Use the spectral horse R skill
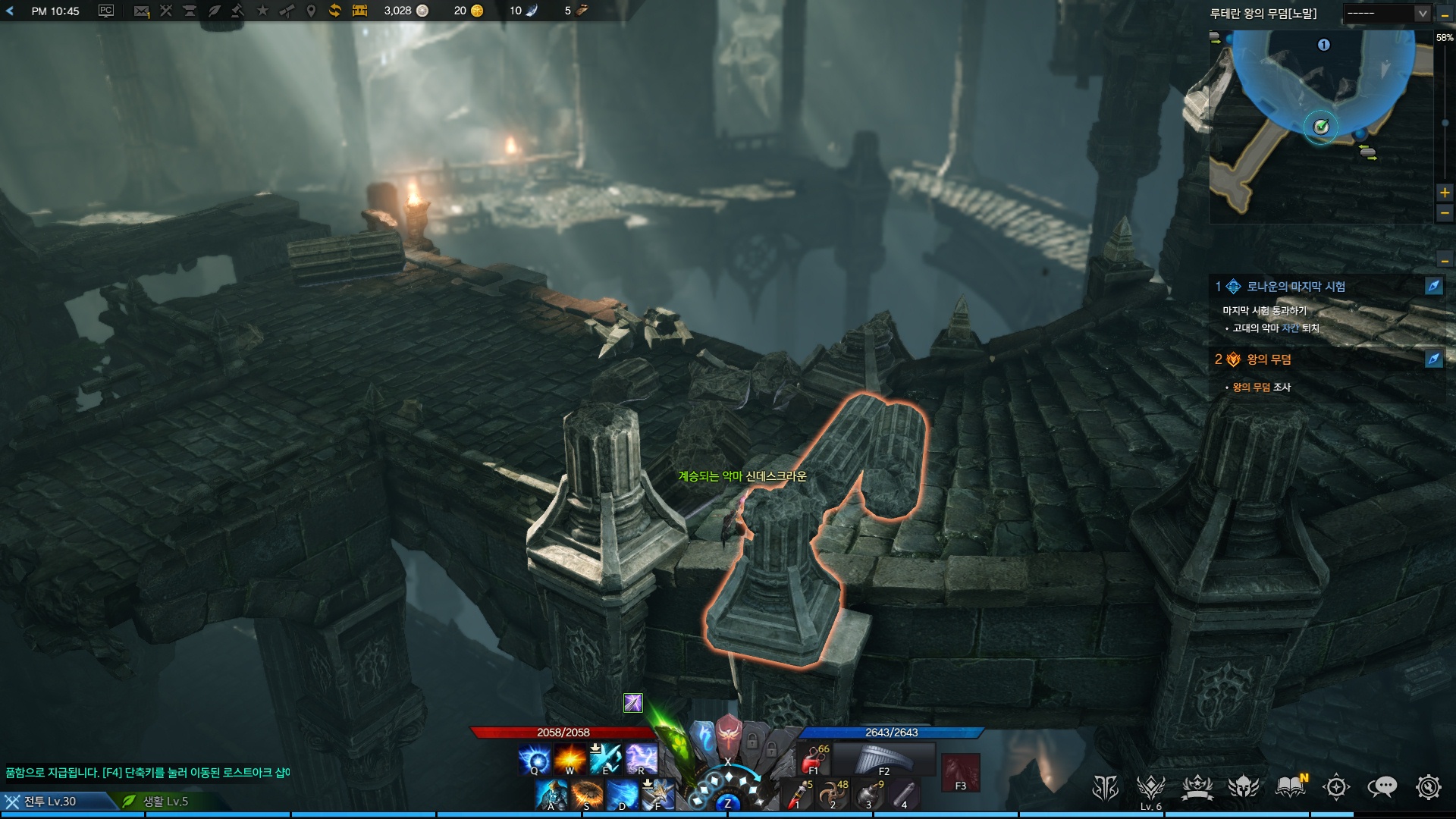Screen dimensions: 1456x819 [x=641, y=759]
